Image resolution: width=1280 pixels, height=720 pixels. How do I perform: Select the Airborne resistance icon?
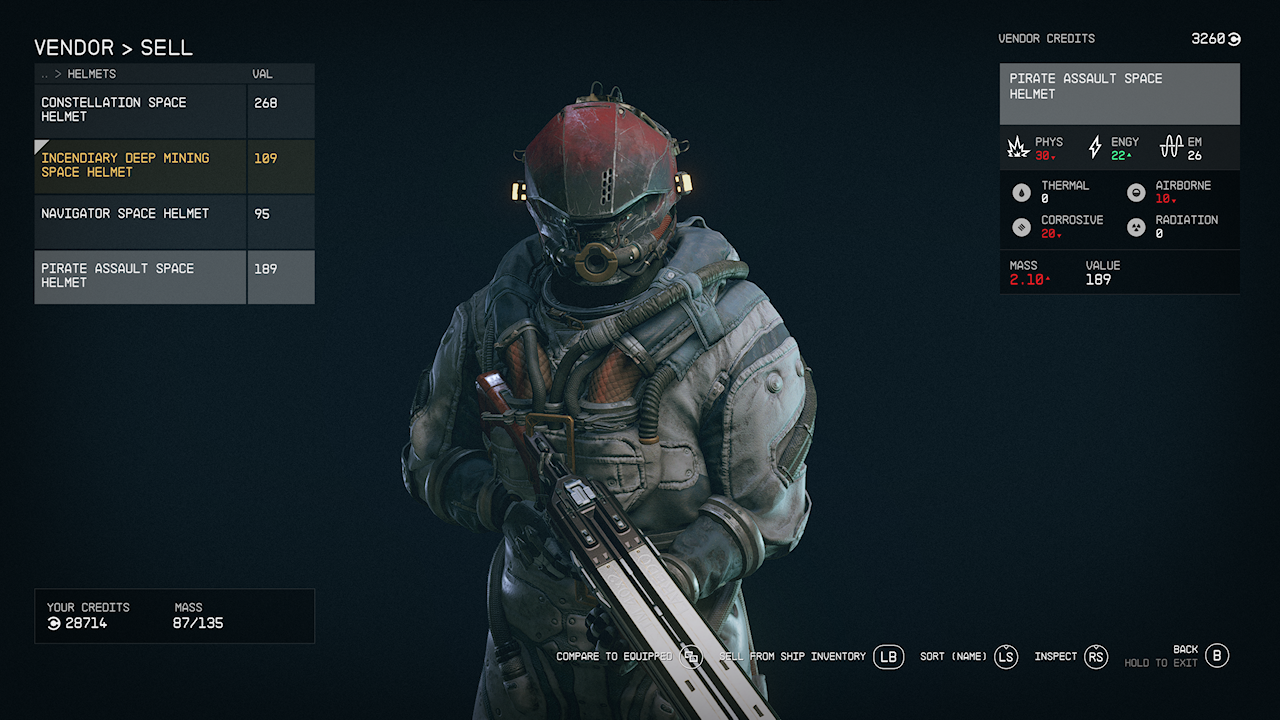1136,191
